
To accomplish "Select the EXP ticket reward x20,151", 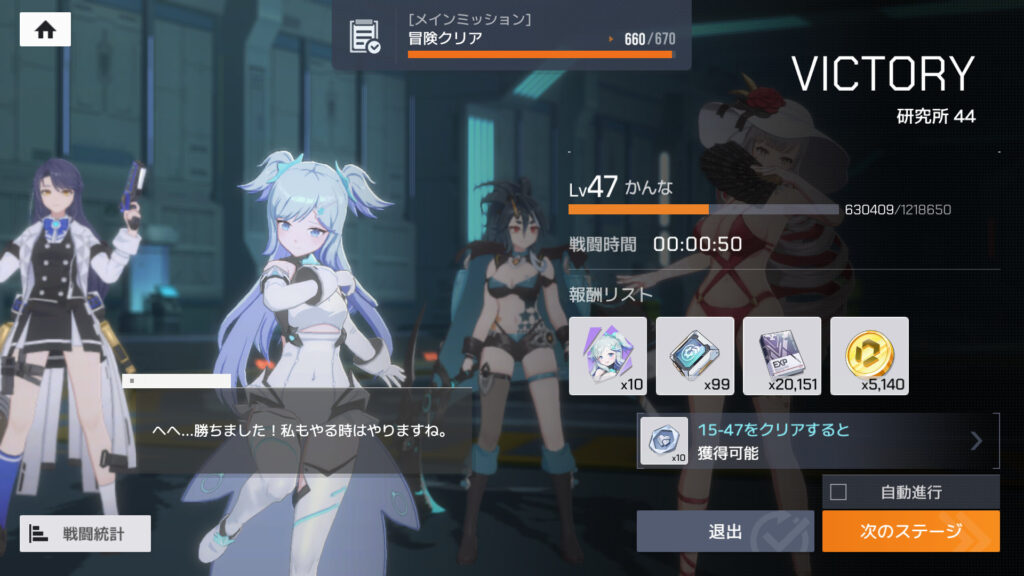I will coord(782,356).
